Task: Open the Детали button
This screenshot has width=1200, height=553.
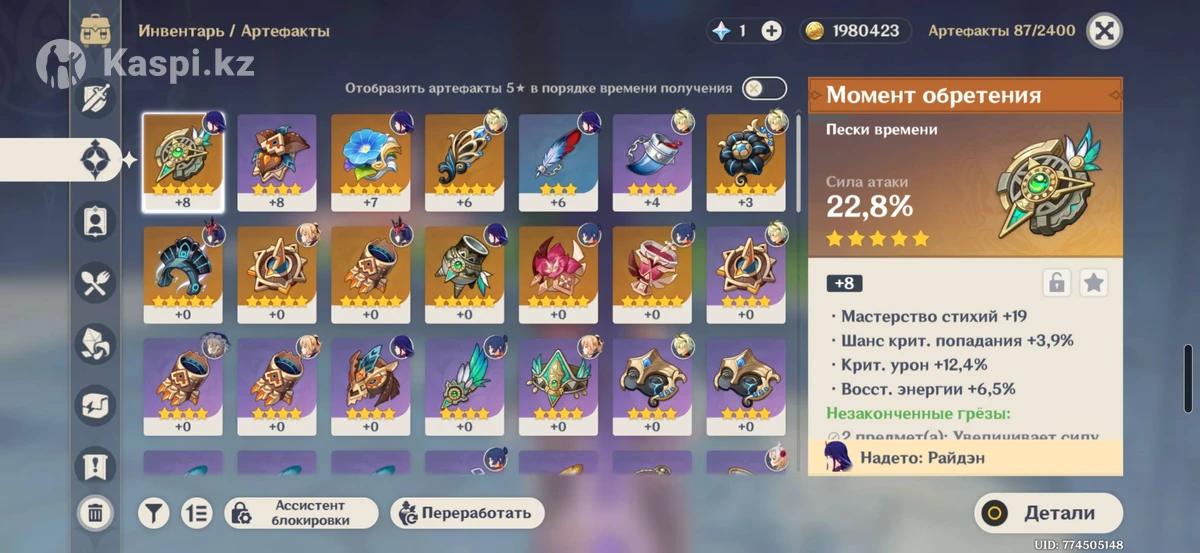Action: click(x=1046, y=513)
